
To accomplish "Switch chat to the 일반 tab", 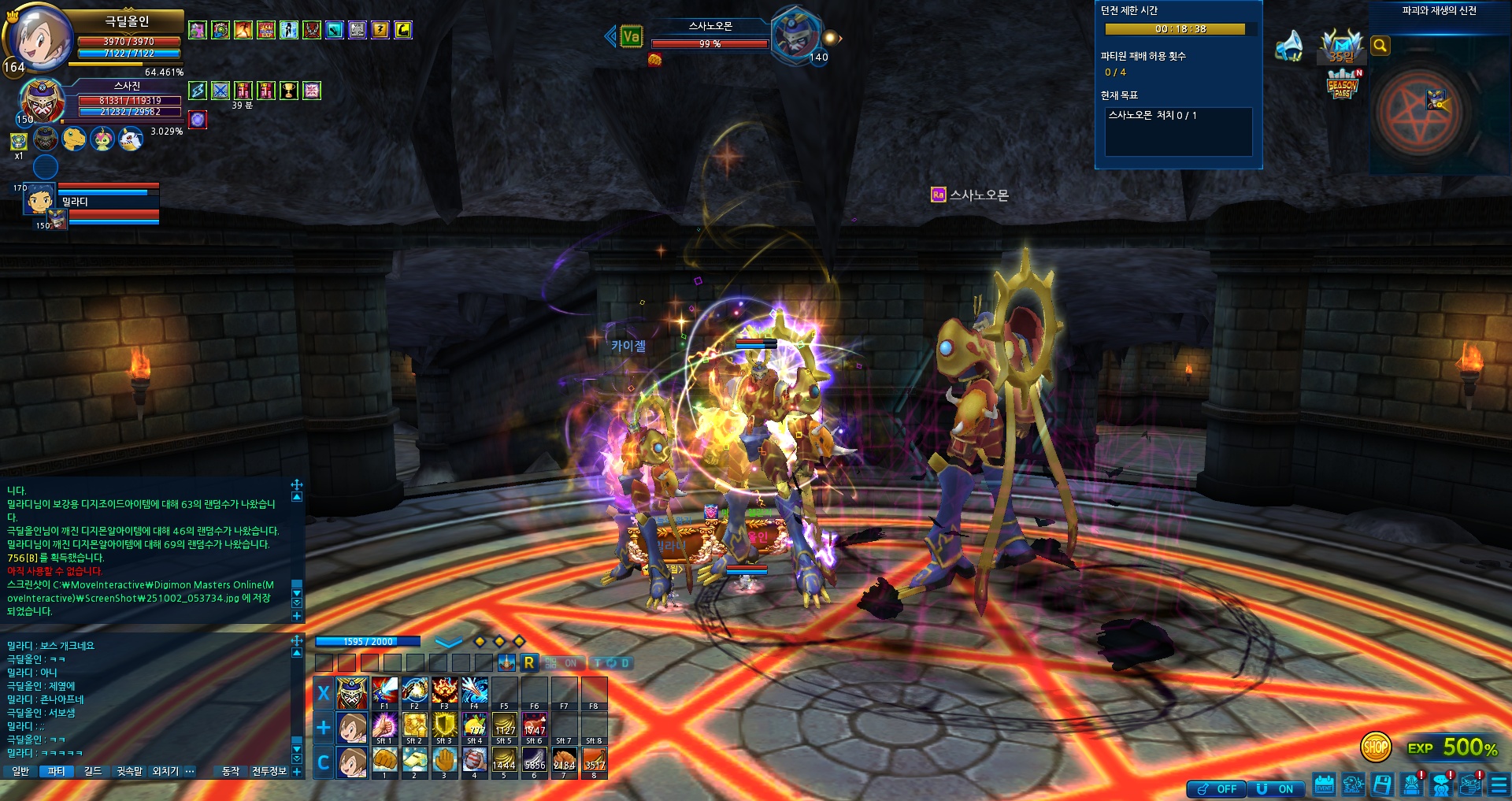I will point(20,771).
